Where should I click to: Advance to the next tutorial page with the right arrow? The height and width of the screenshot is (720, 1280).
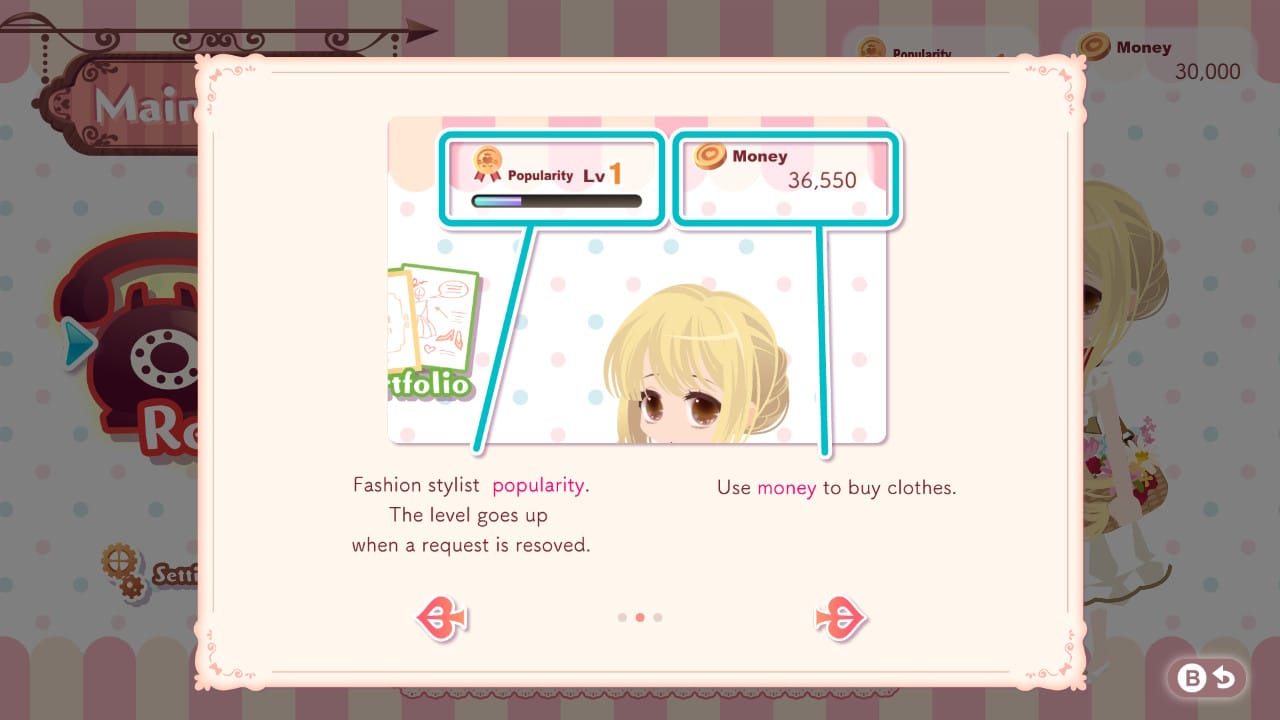pyautogui.click(x=841, y=617)
